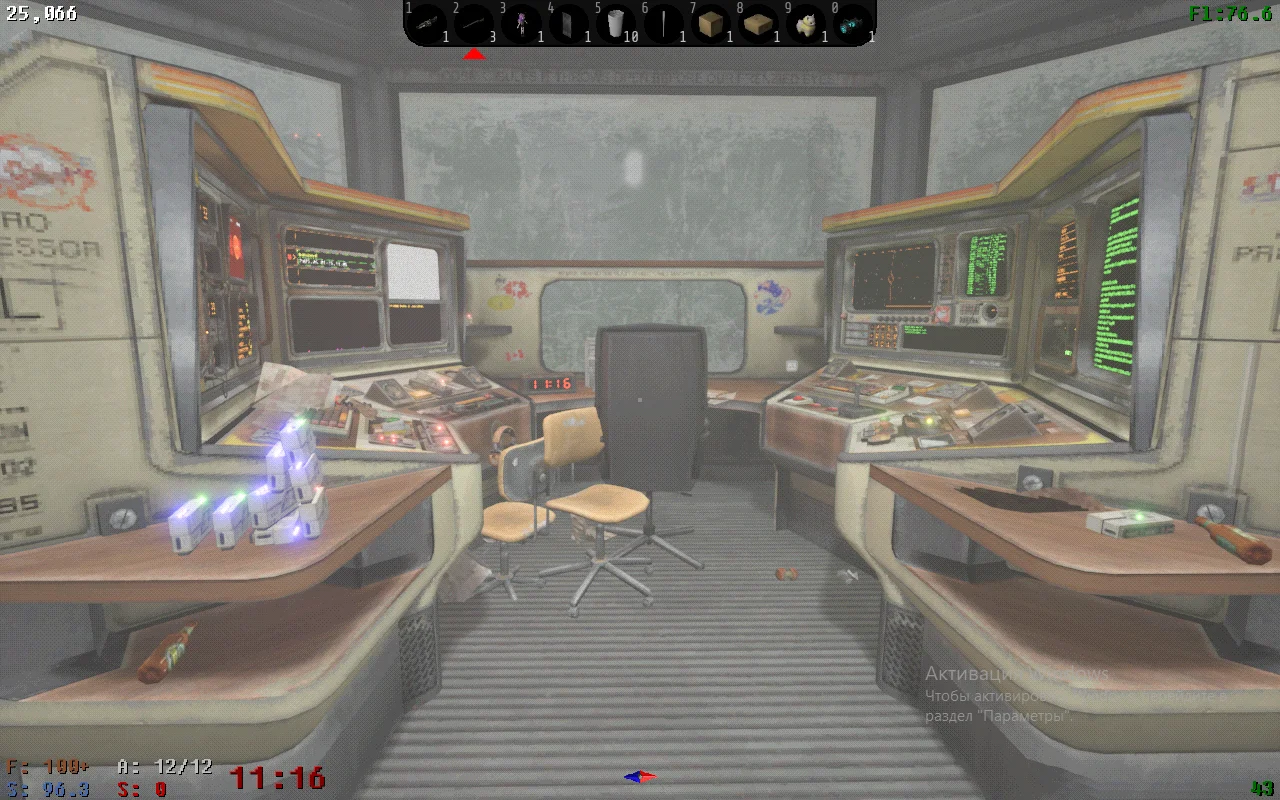Equip the cyan glowing device in slot 0
Viewport: 1280px width, 800px height.
(852, 23)
